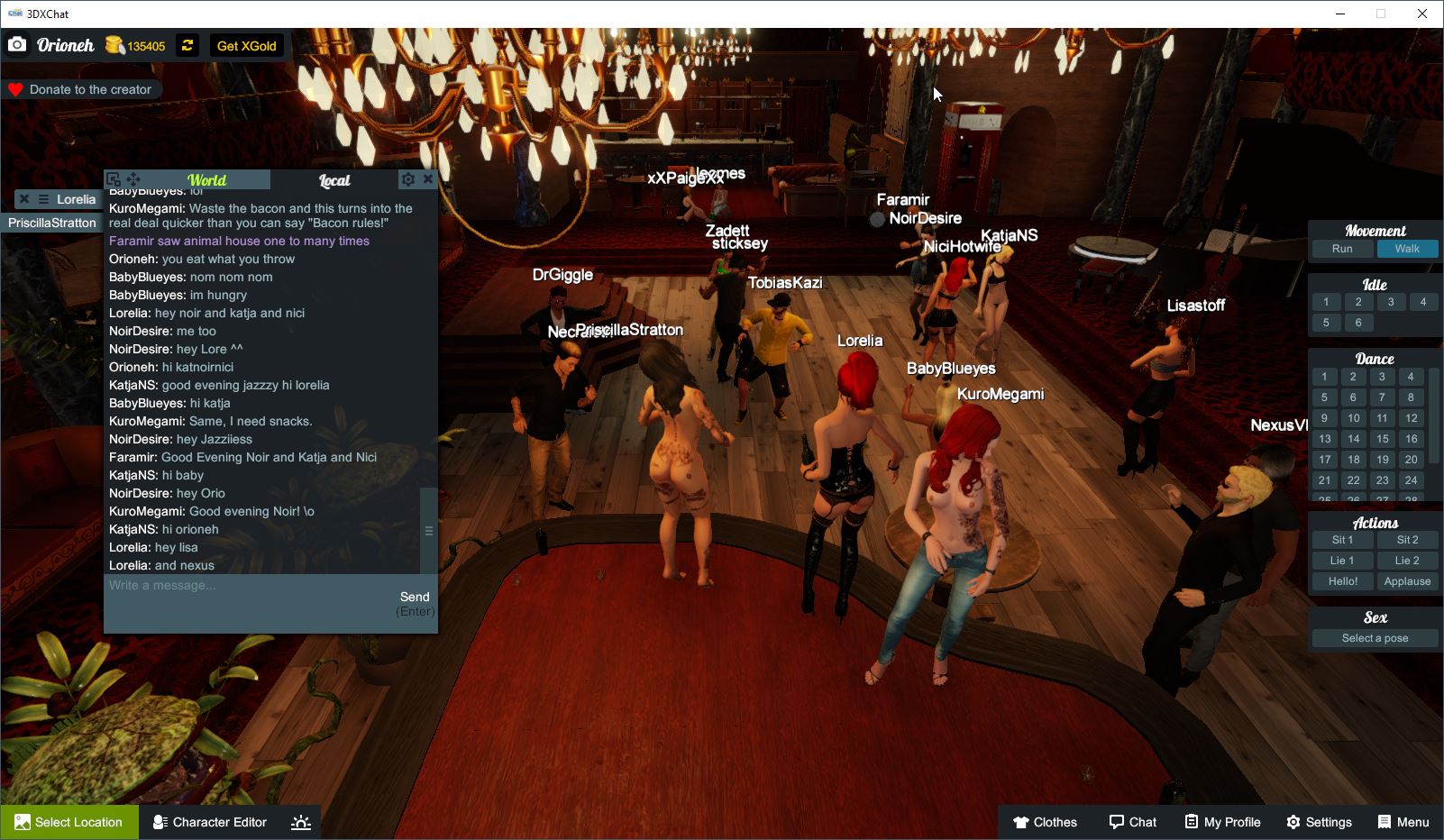Switch to the Local chat tab
The width and height of the screenshot is (1444, 840).
tap(334, 179)
